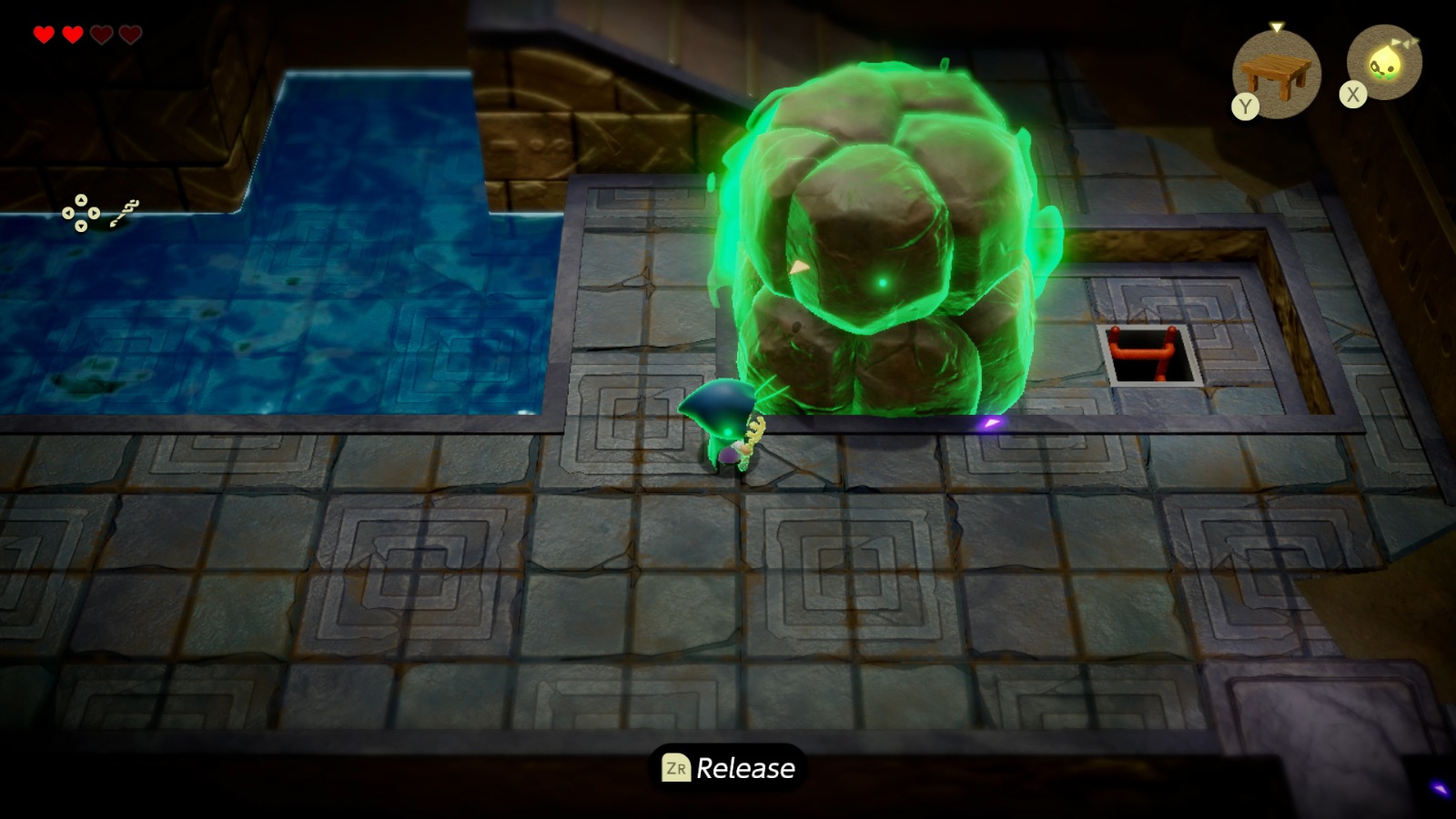Click the Y button label badge
1456x819 pixels.
[x=1246, y=105]
